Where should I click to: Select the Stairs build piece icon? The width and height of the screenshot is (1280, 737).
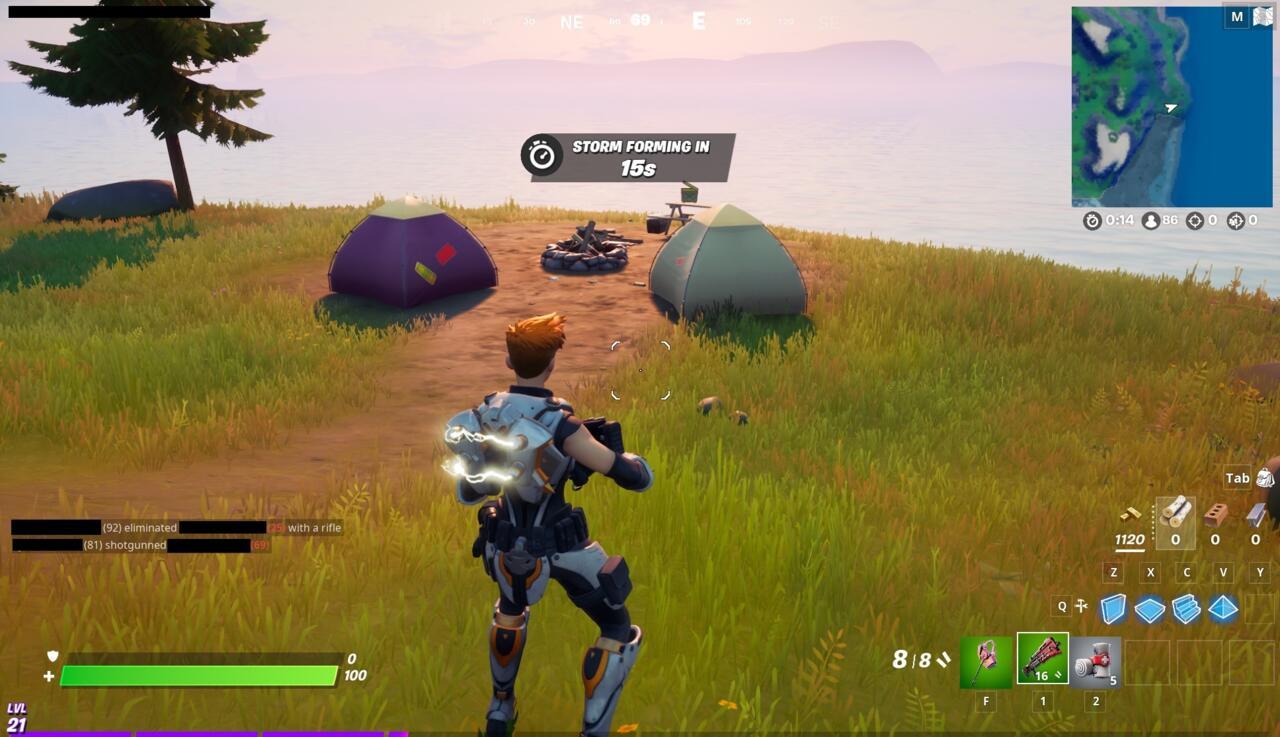(1187, 608)
